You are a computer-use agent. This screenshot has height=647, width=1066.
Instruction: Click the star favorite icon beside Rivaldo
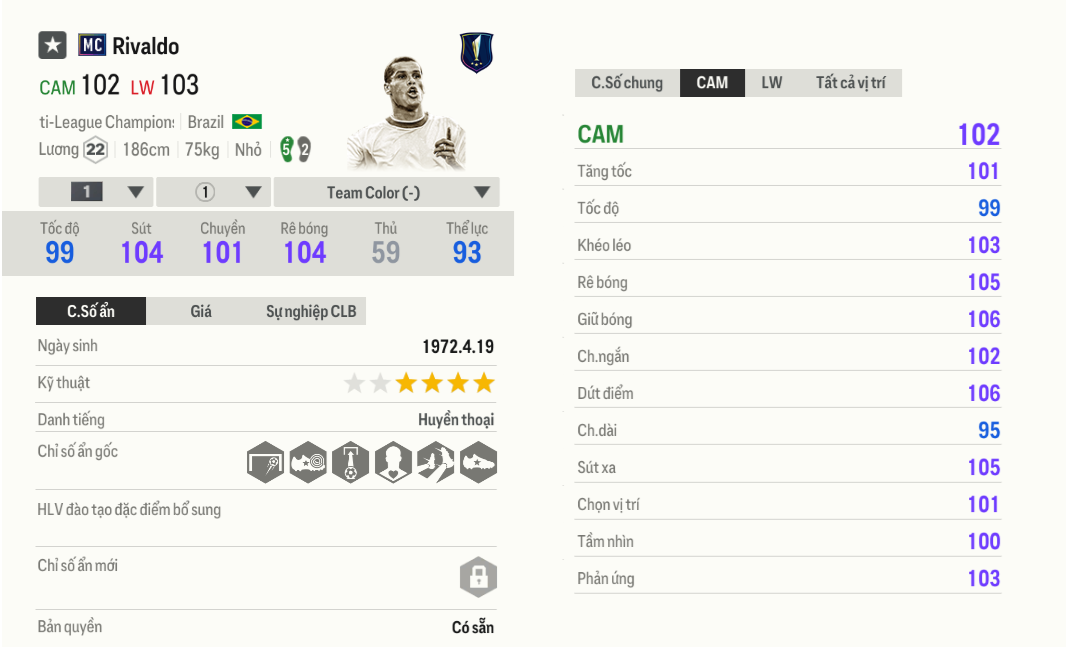(x=52, y=46)
